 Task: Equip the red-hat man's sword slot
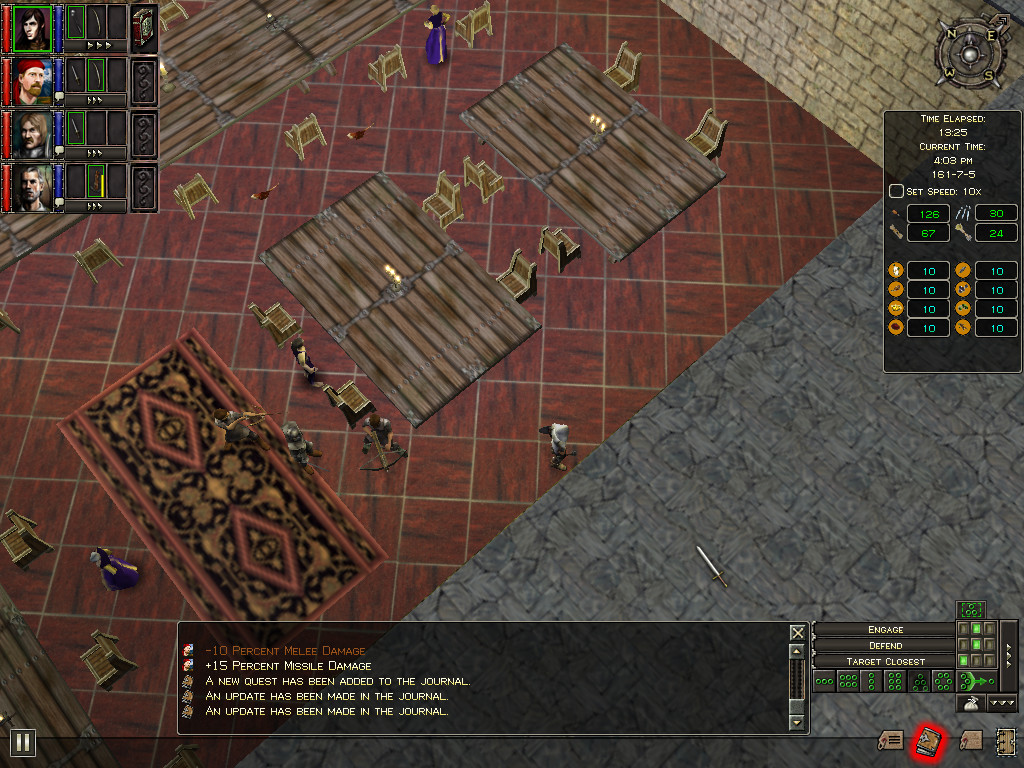tap(76, 75)
